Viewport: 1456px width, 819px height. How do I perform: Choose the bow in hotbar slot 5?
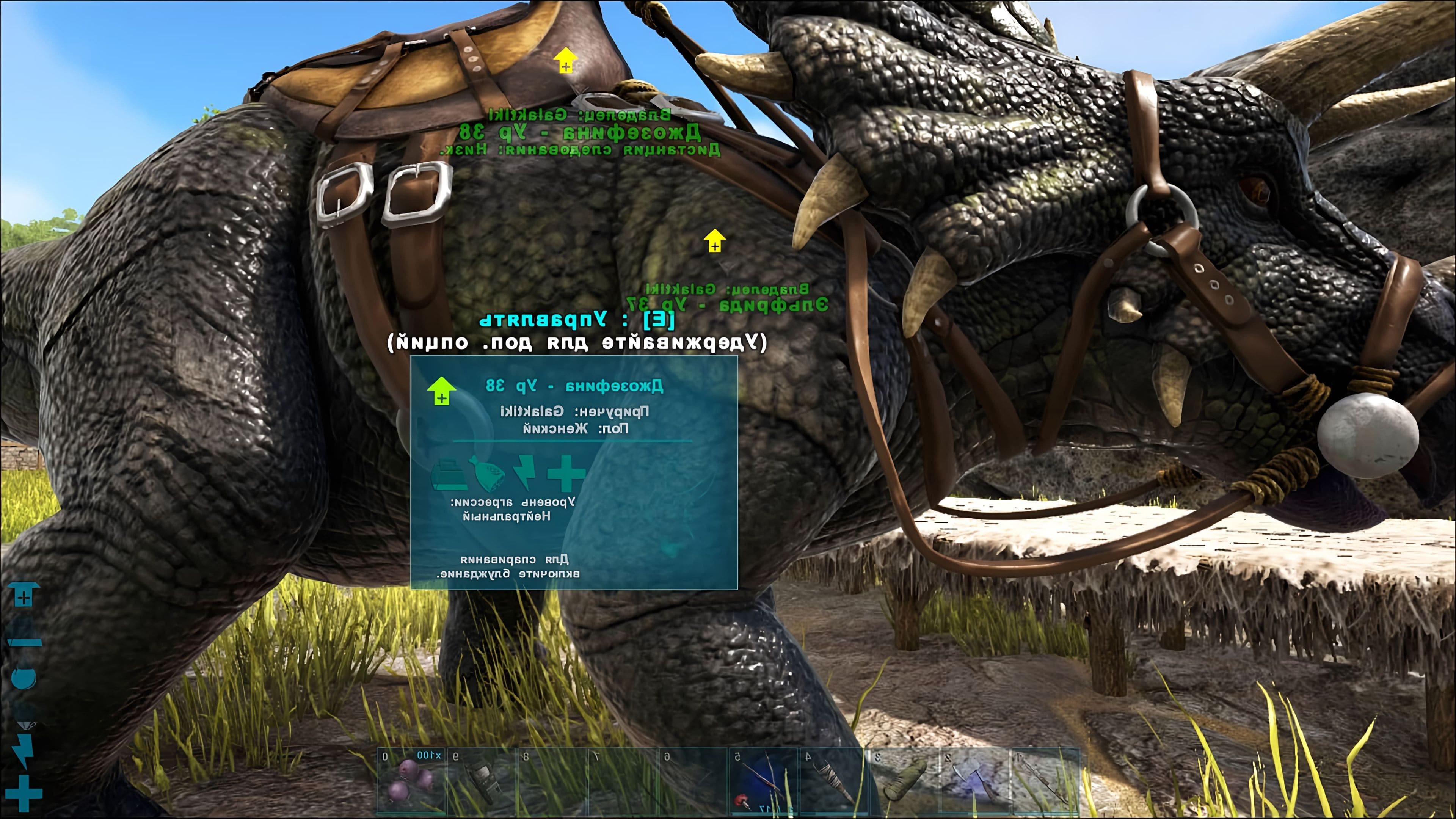(763, 782)
